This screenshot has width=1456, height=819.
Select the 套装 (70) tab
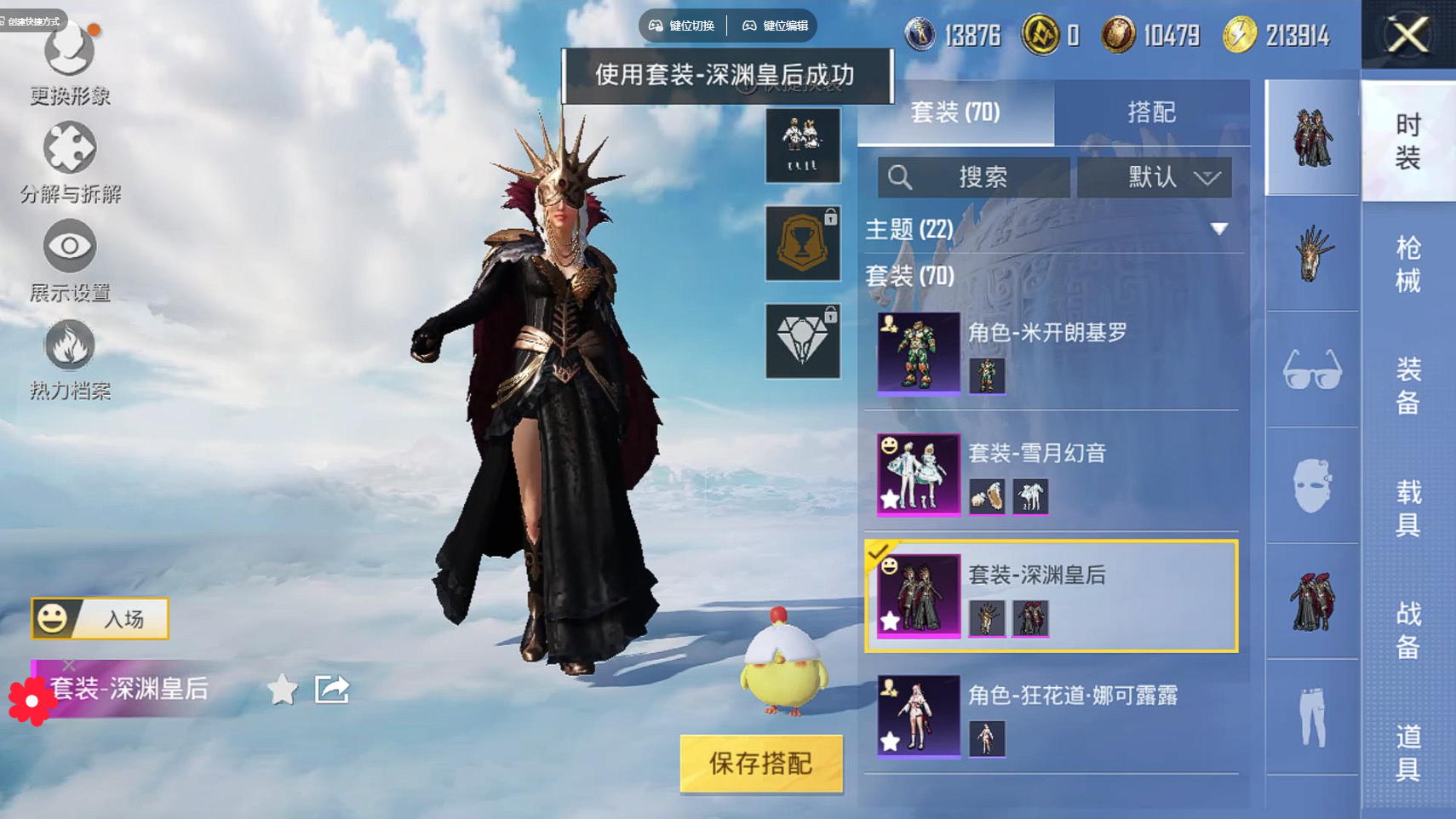[x=955, y=112]
